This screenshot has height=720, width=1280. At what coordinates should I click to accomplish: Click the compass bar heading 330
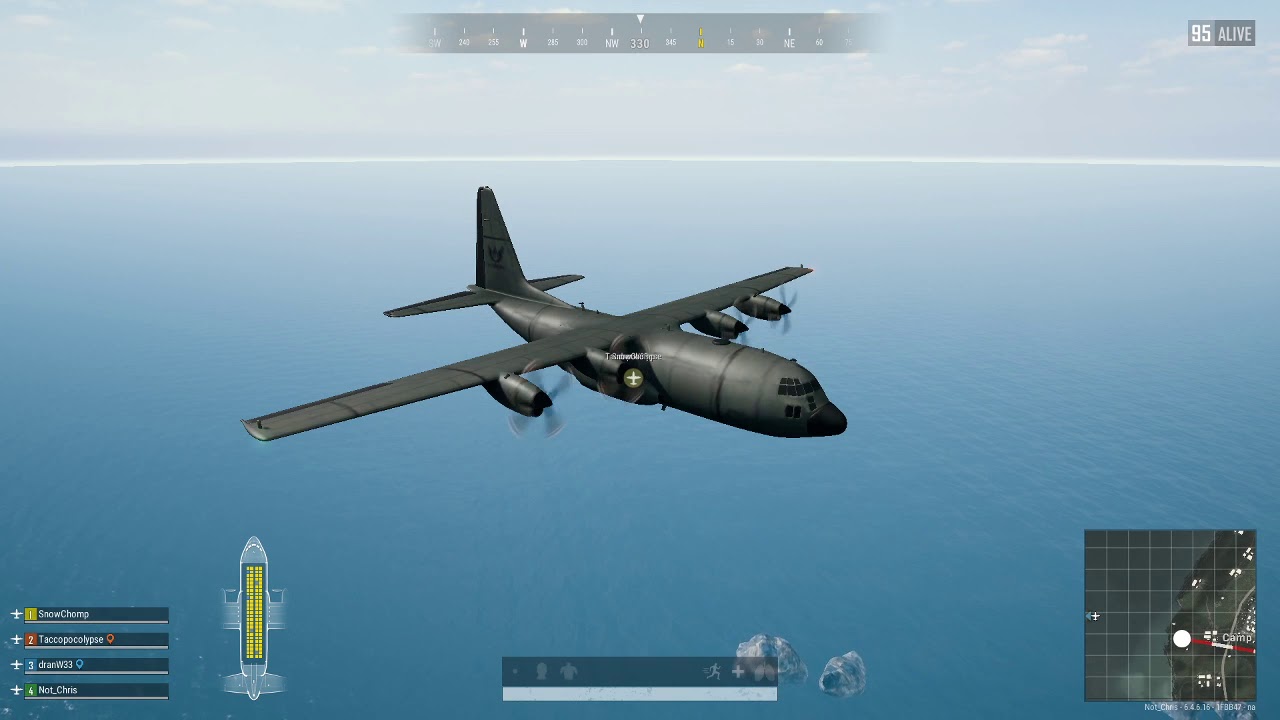640,43
